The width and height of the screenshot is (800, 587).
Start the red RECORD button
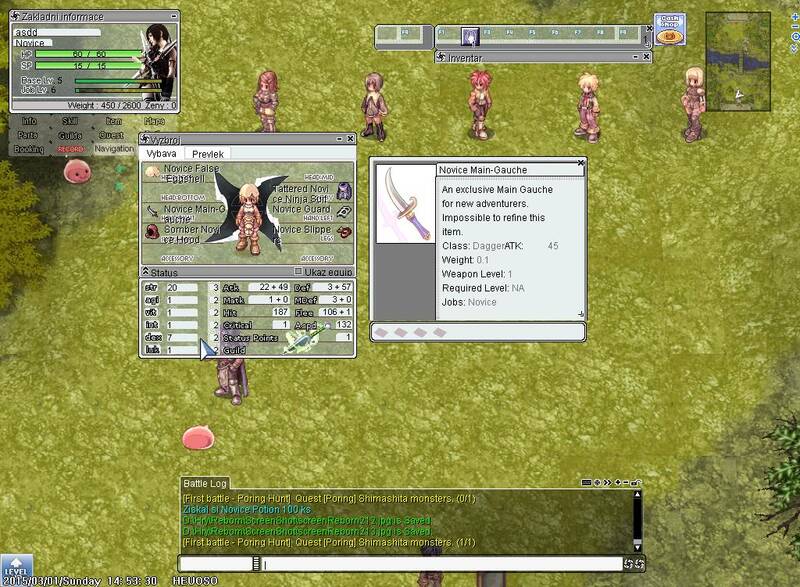pos(70,149)
